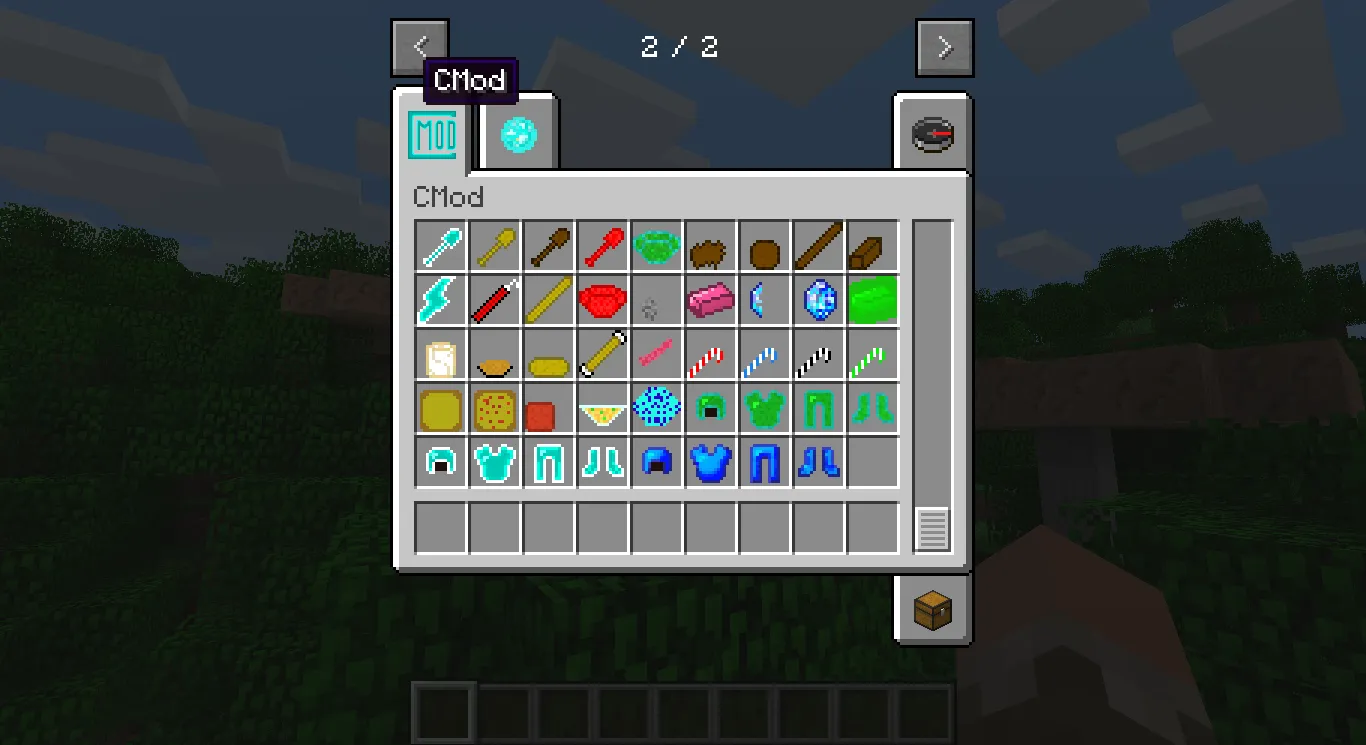The height and width of the screenshot is (745, 1366).
Task: Open the compass search tab
Action: point(930,133)
